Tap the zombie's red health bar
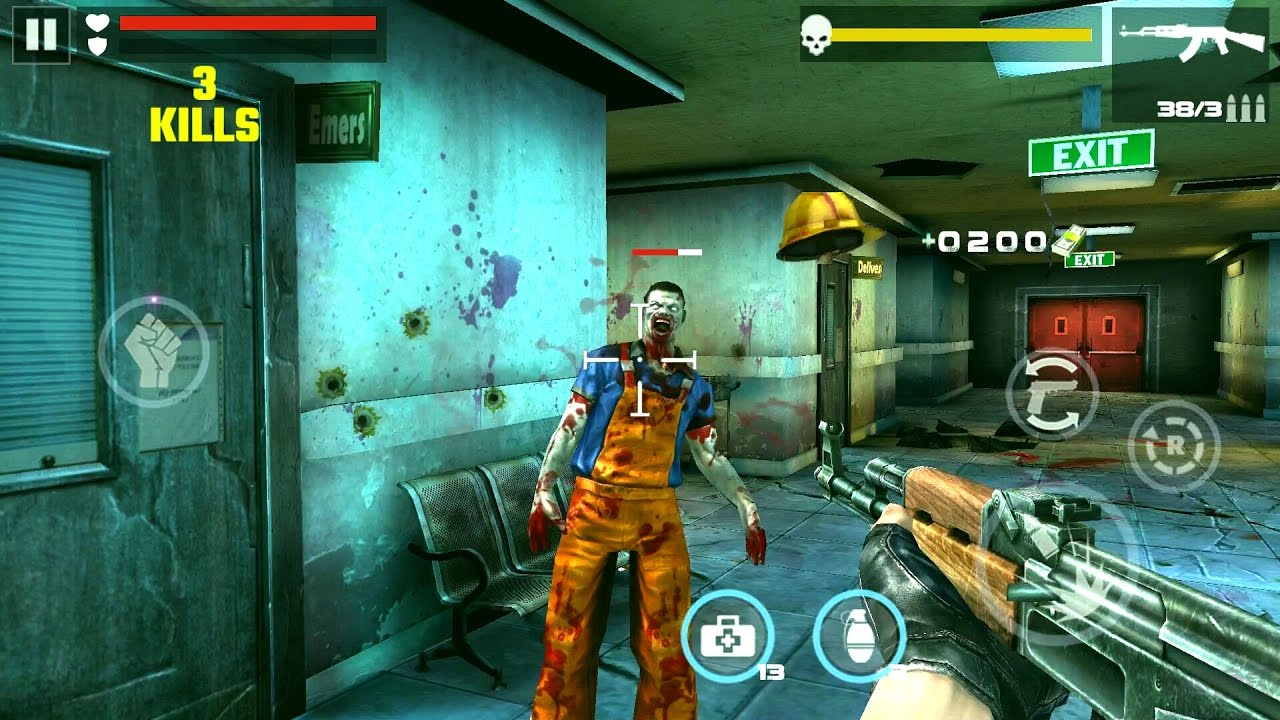This screenshot has width=1280, height=720. coord(668,253)
